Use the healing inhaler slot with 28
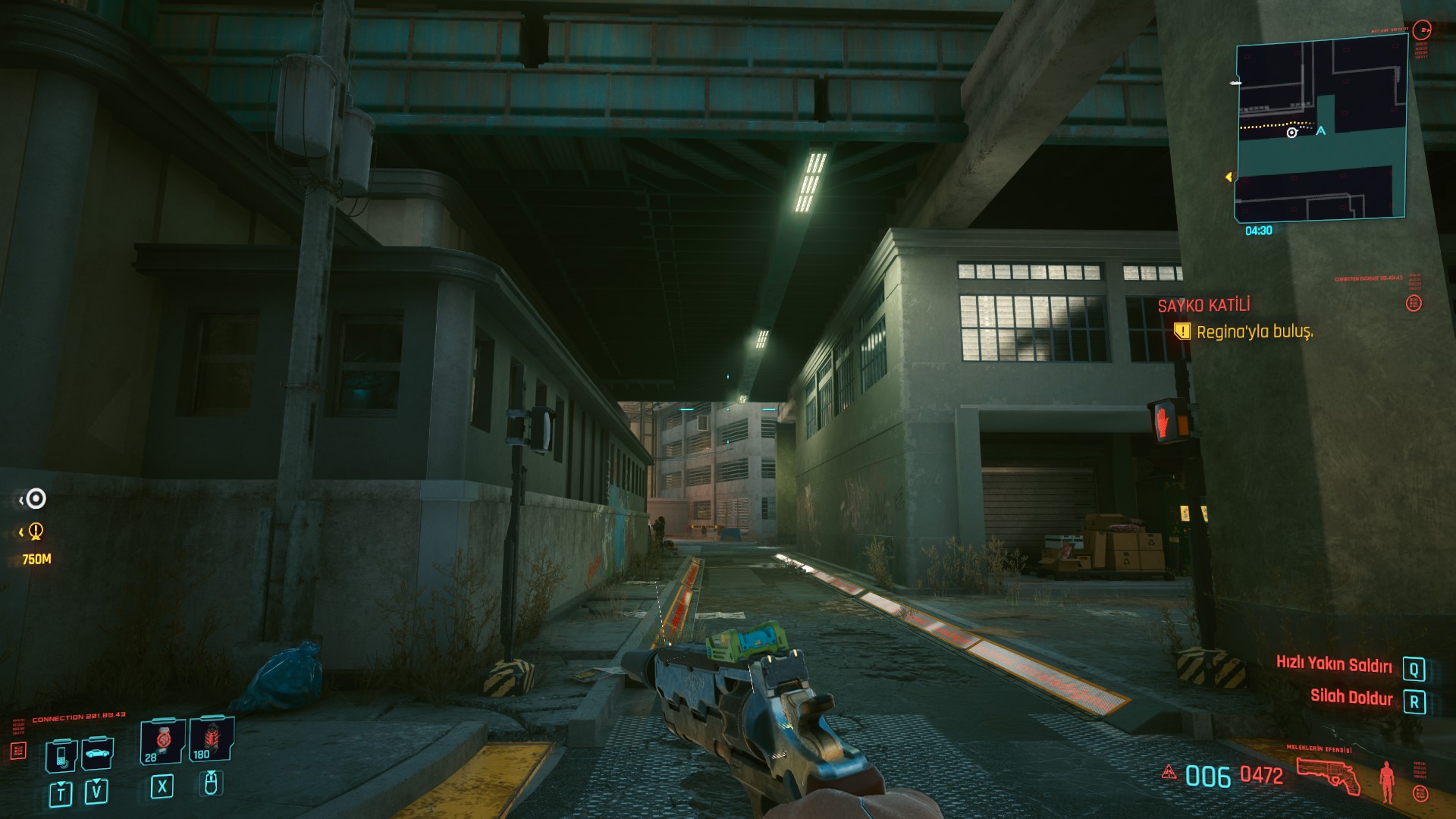Screen dimensions: 1456x819 162,740
